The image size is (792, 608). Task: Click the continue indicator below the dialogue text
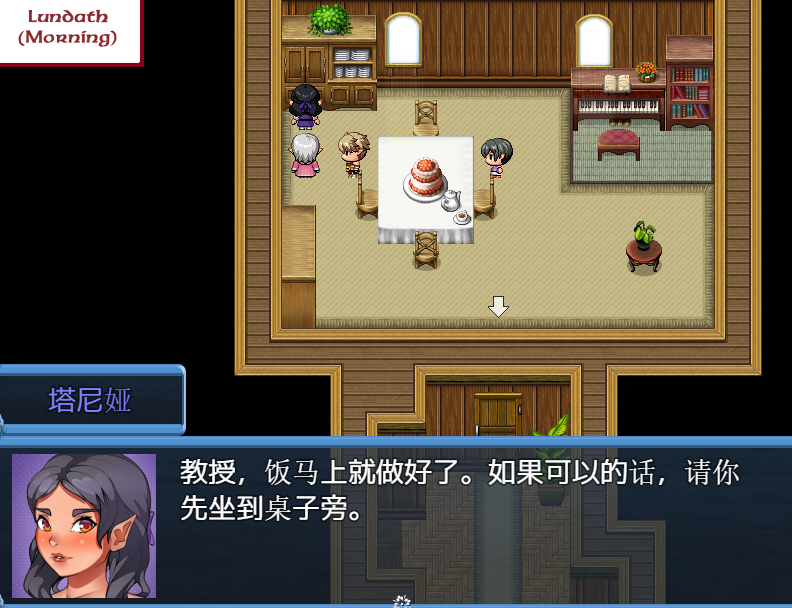point(402,601)
